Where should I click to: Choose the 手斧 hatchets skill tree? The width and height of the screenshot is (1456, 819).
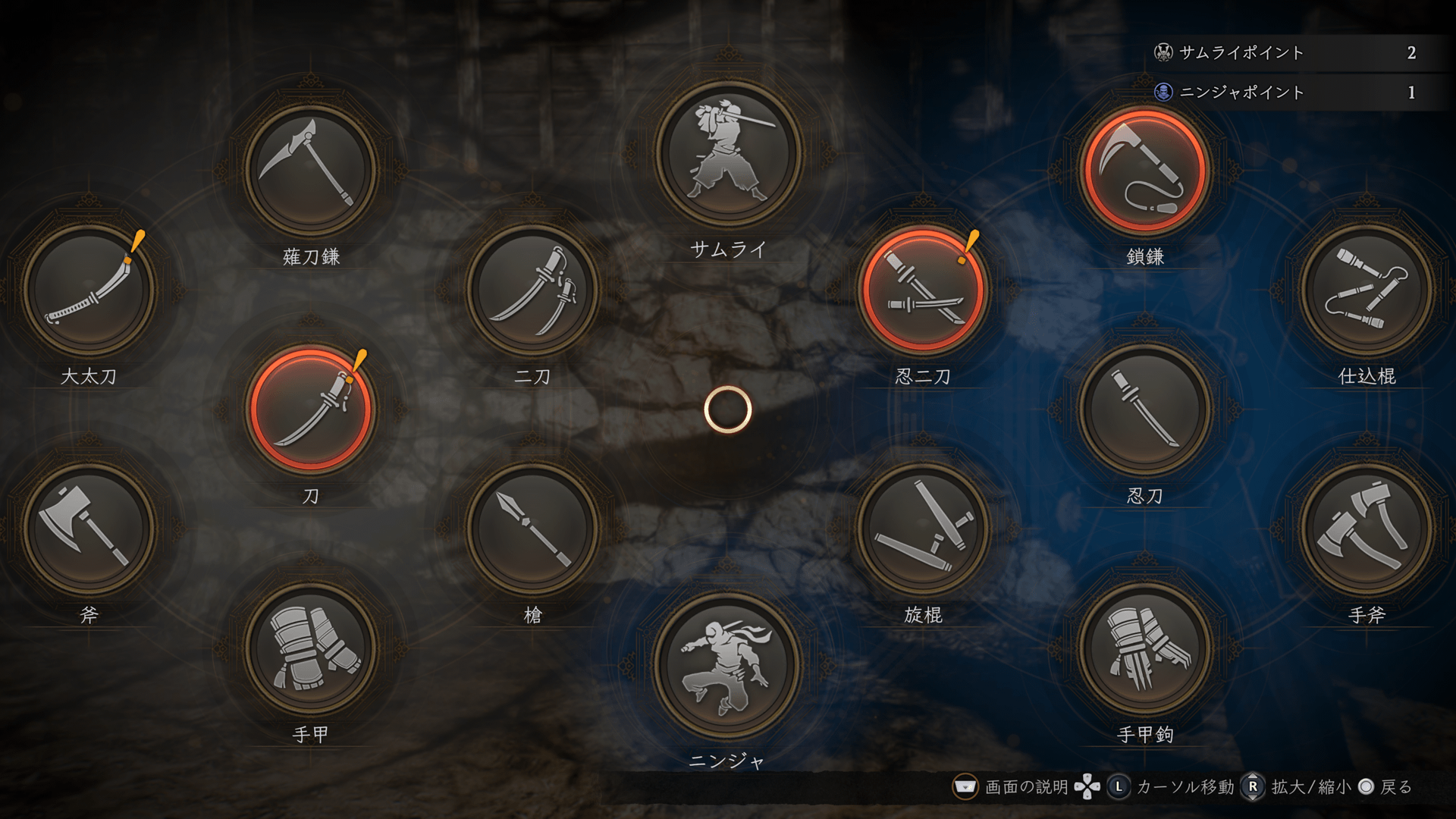pyautogui.click(x=1367, y=529)
